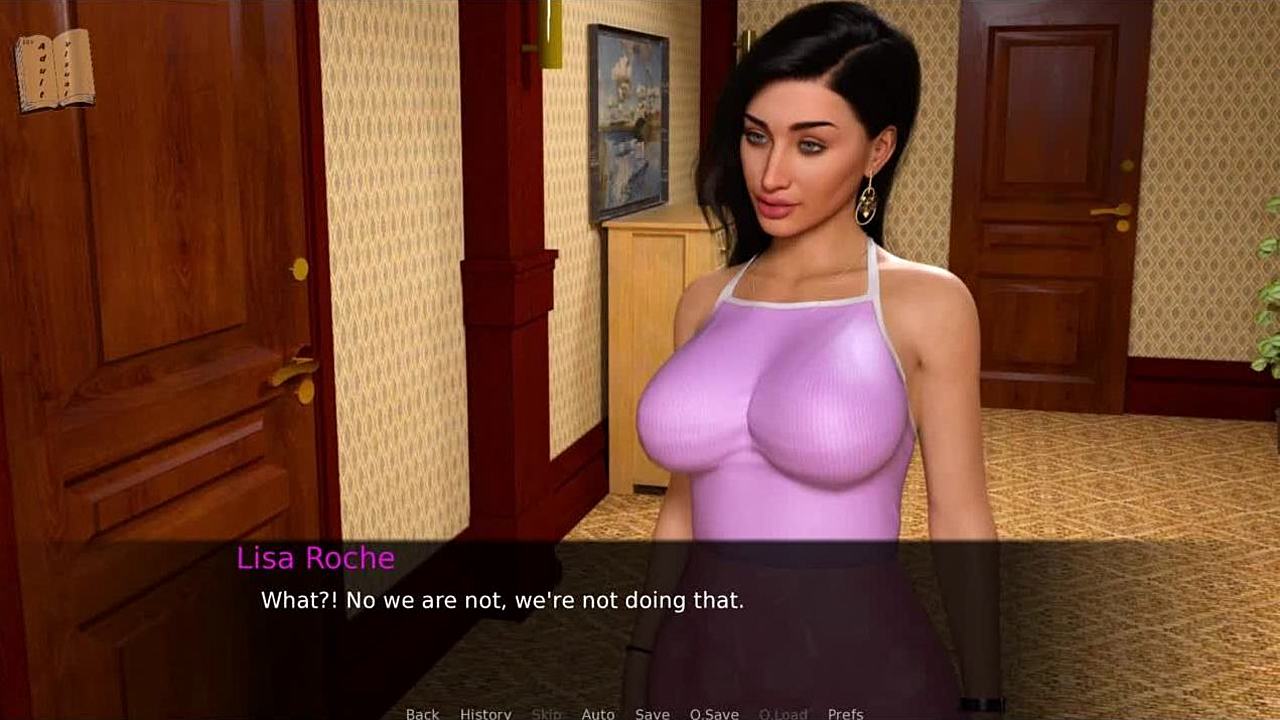1280x720 pixels.
Task: Select Q.Load to quick load
Action: click(x=783, y=713)
